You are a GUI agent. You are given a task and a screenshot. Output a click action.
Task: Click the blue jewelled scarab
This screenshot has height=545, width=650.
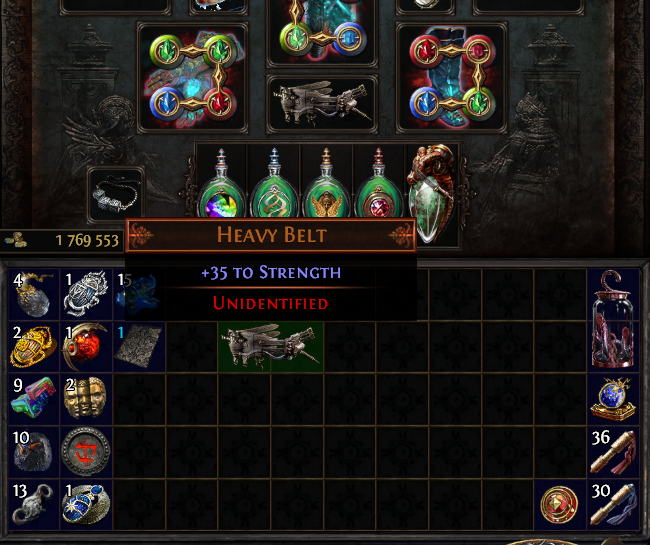coord(87,504)
